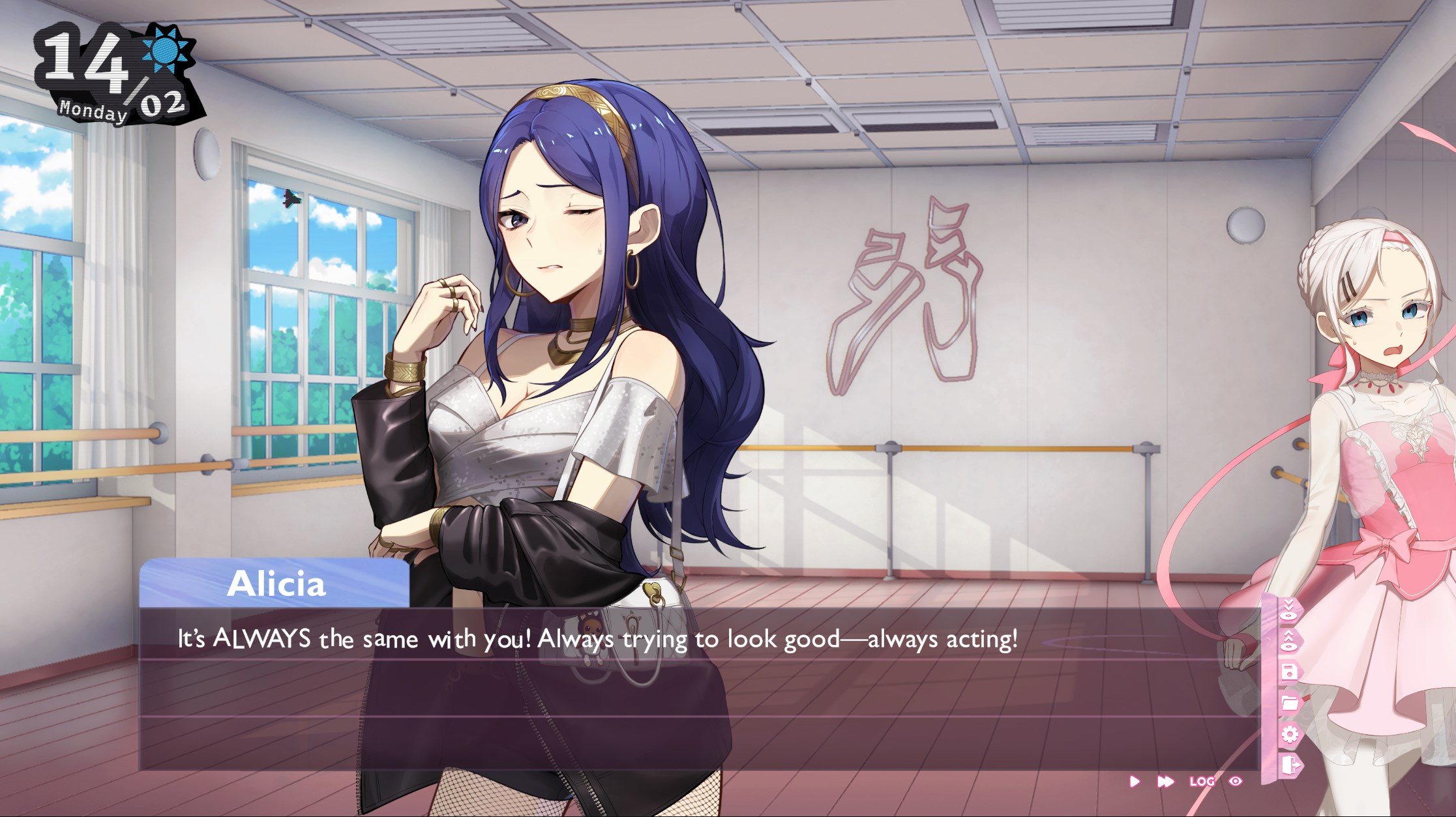Image resolution: width=1456 pixels, height=817 pixels.
Task: Open the save menu floppy disk icon
Action: coord(1289,672)
